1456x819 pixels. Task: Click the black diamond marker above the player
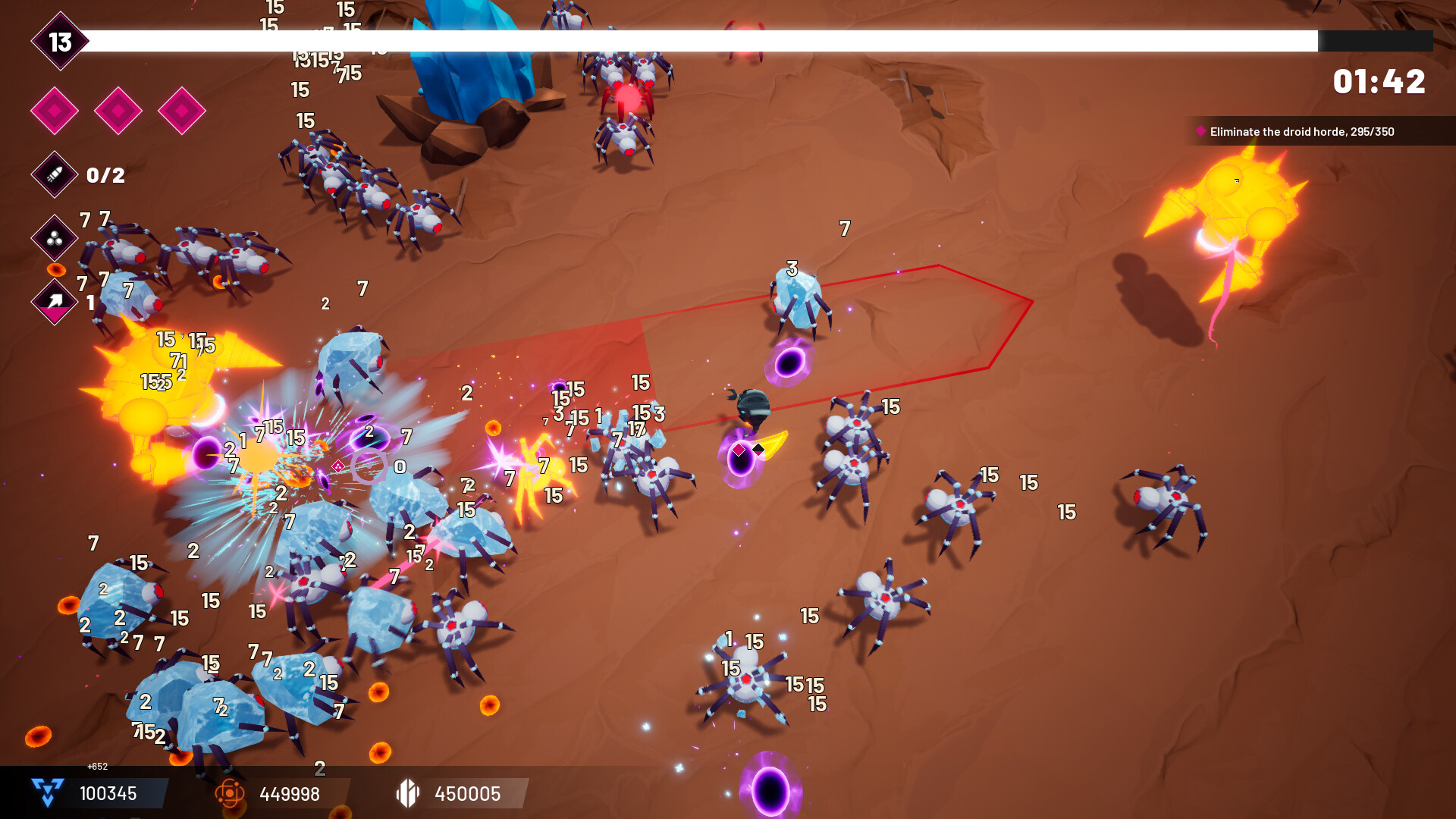758,449
